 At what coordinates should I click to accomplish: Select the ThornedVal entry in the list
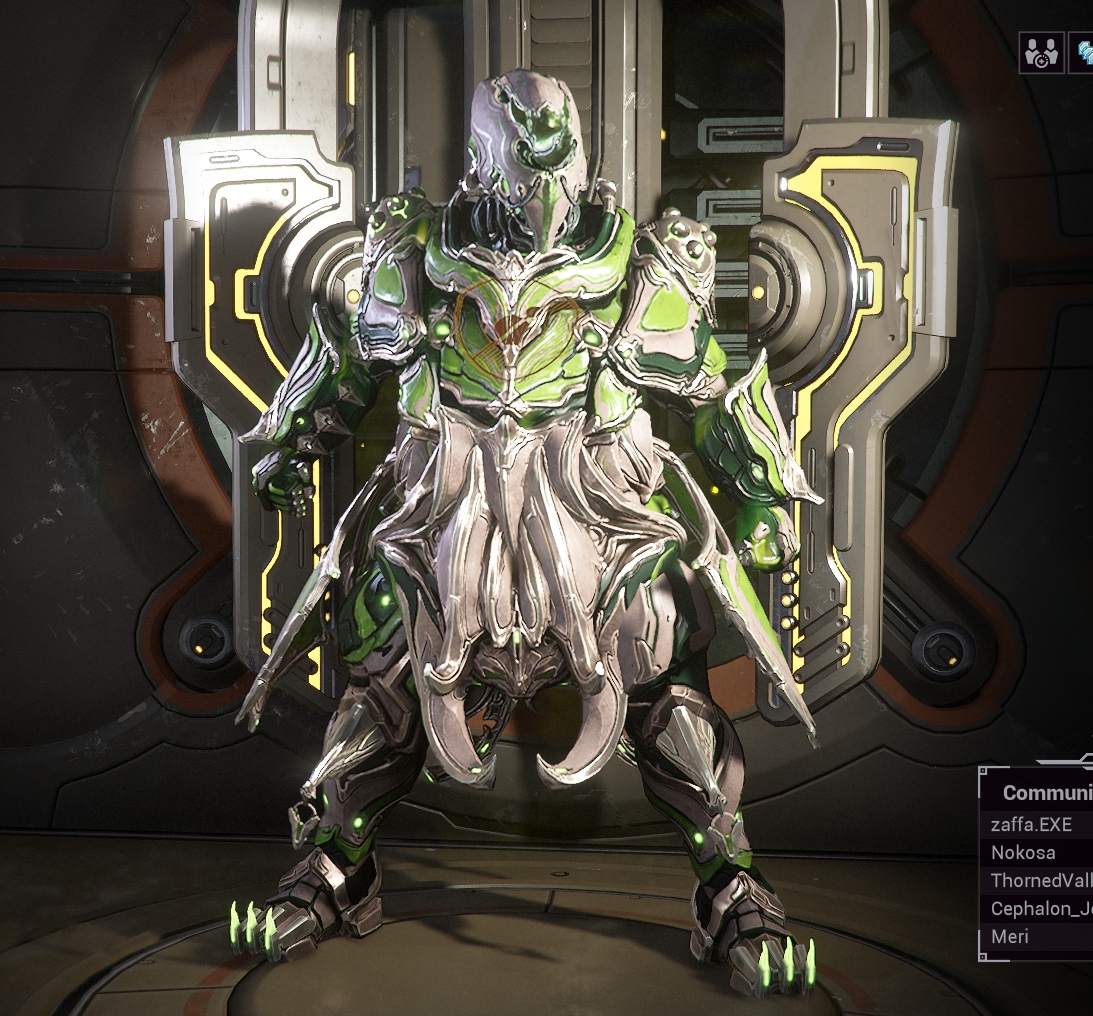point(1038,881)
